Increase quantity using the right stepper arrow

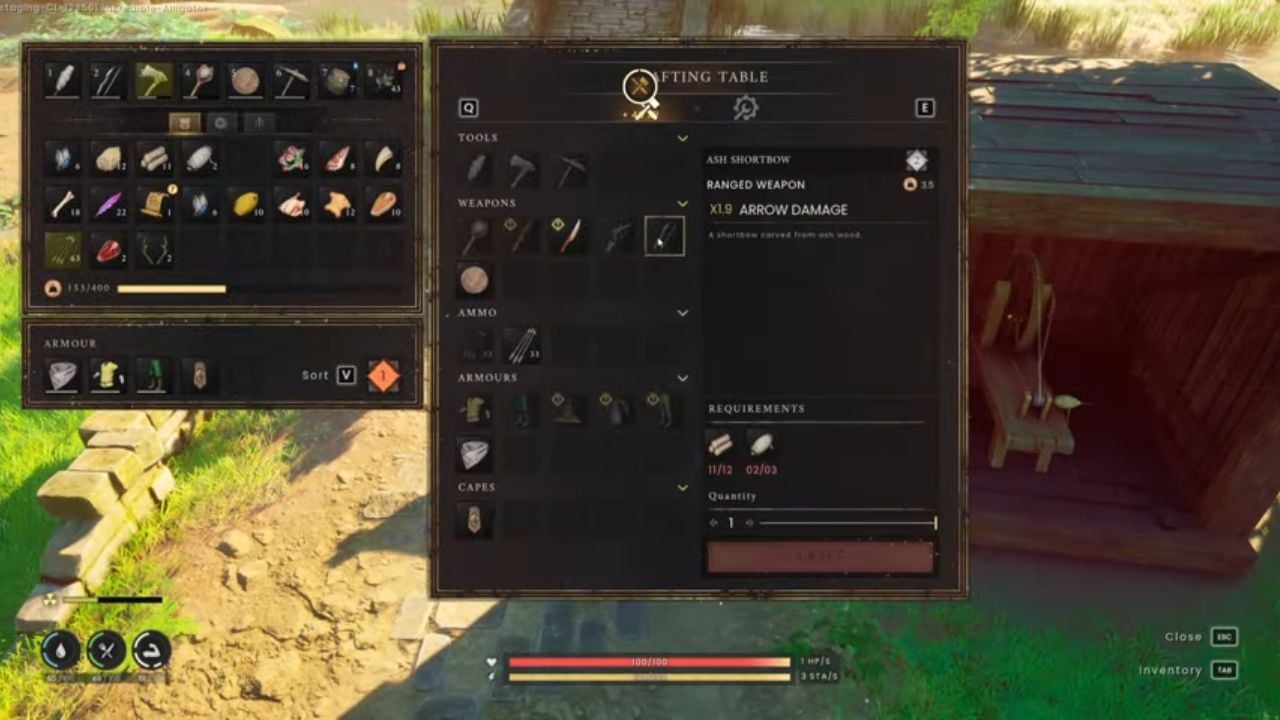[x=749, y=522]
